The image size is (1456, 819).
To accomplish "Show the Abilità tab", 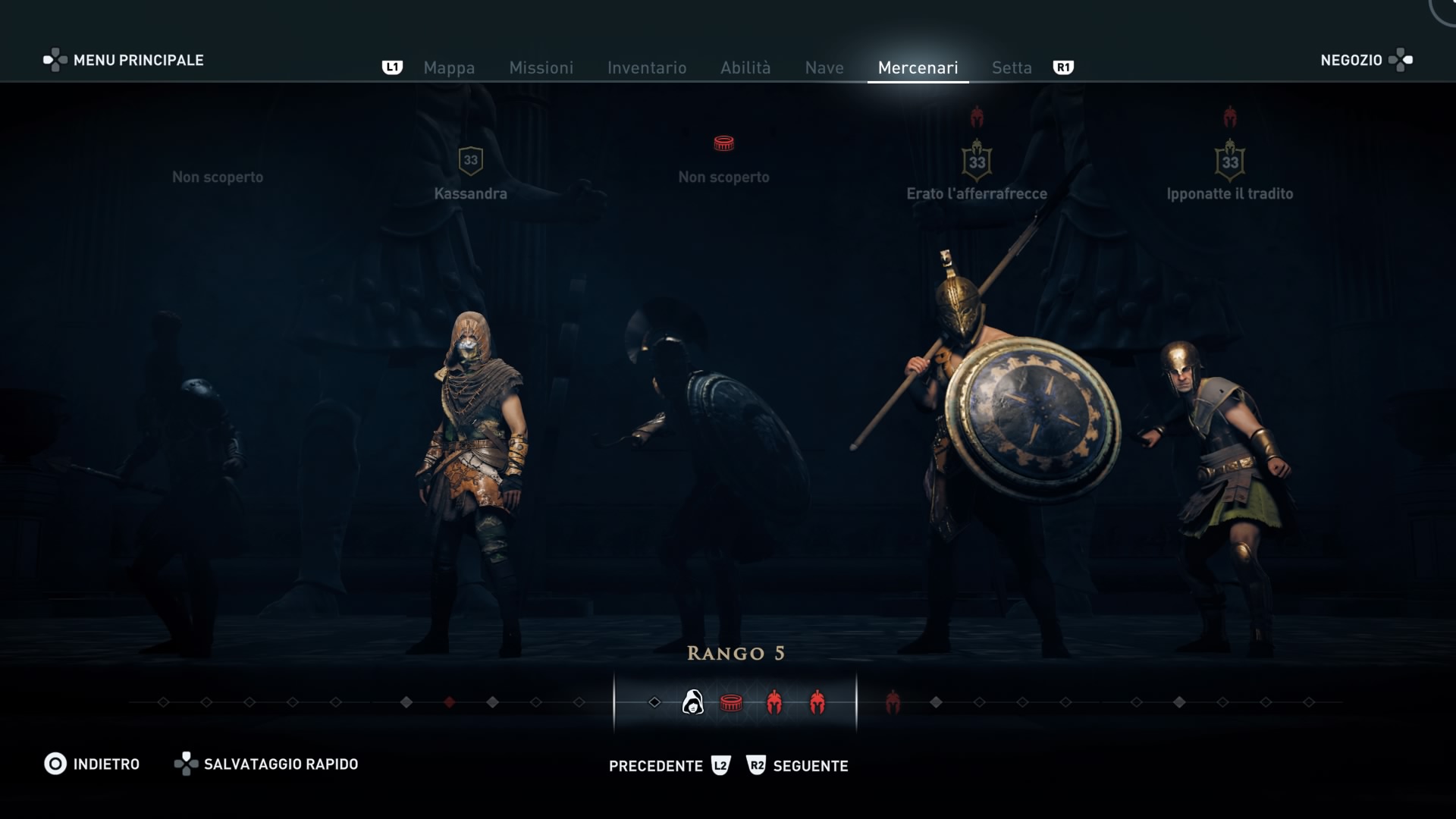I will [x=745, y=67].
